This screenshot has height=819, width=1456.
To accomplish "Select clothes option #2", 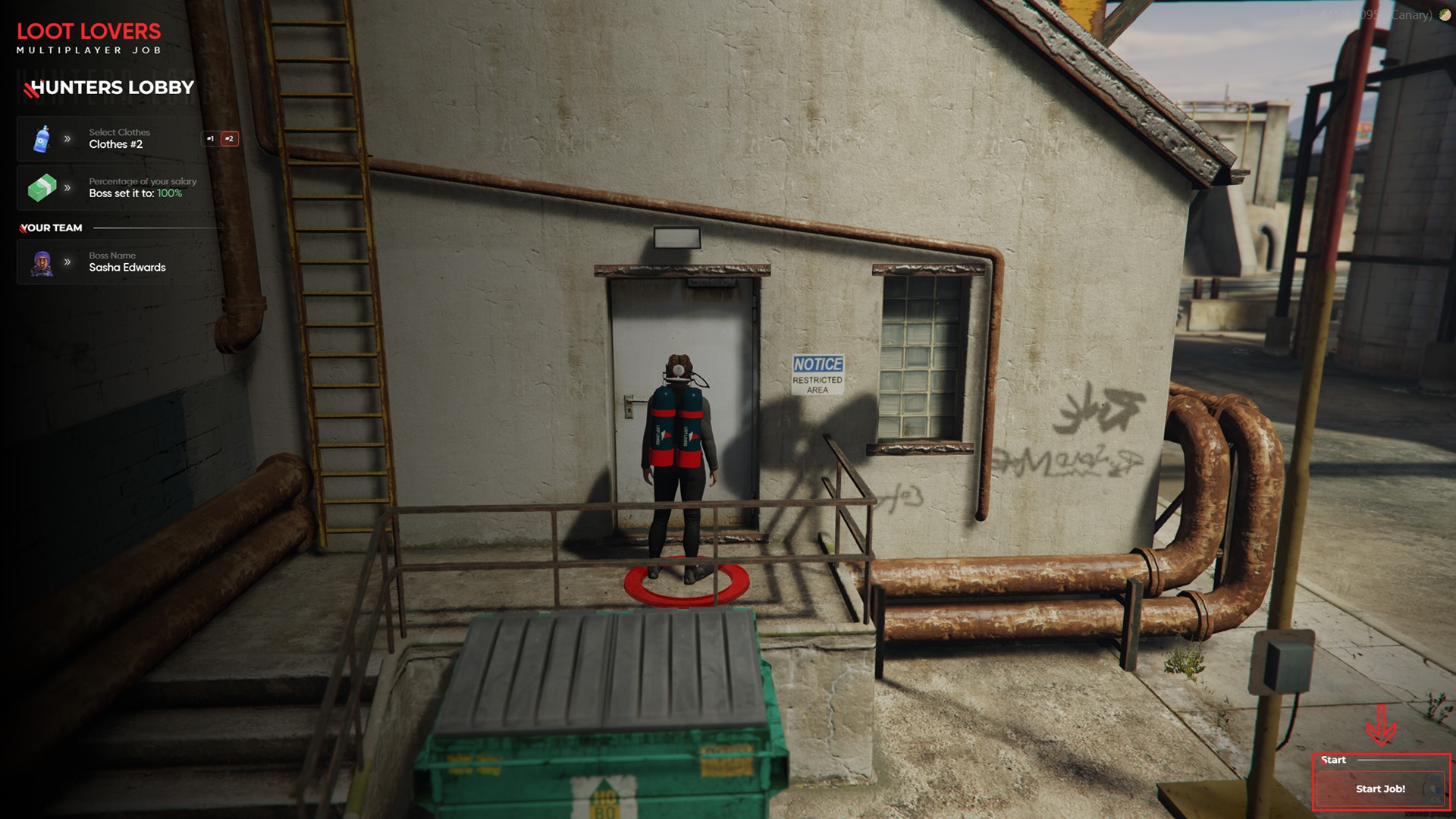I will [229, 139].
